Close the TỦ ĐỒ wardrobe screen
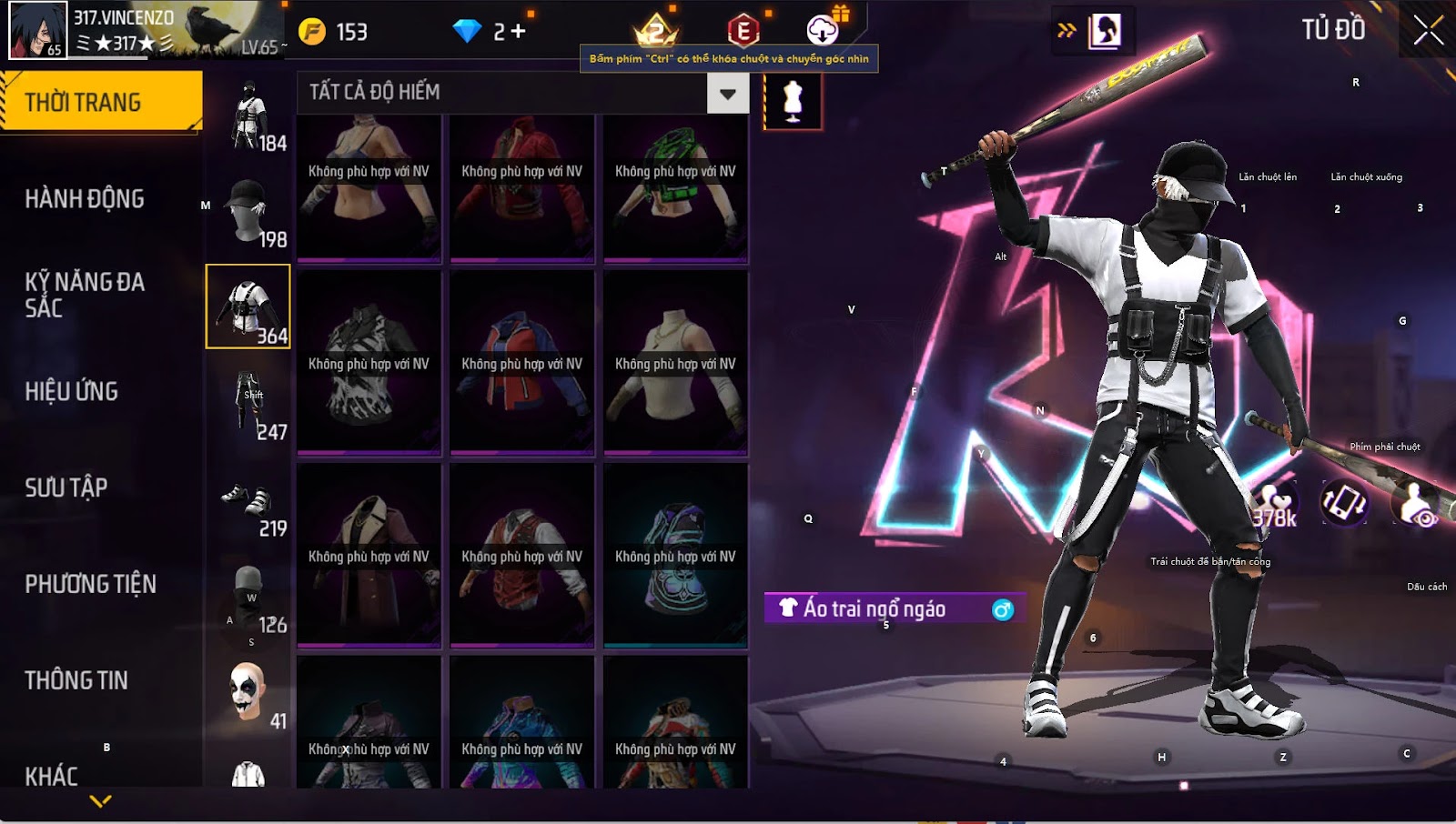Viewport: 1456px width, 824px height. (1428, 30)
